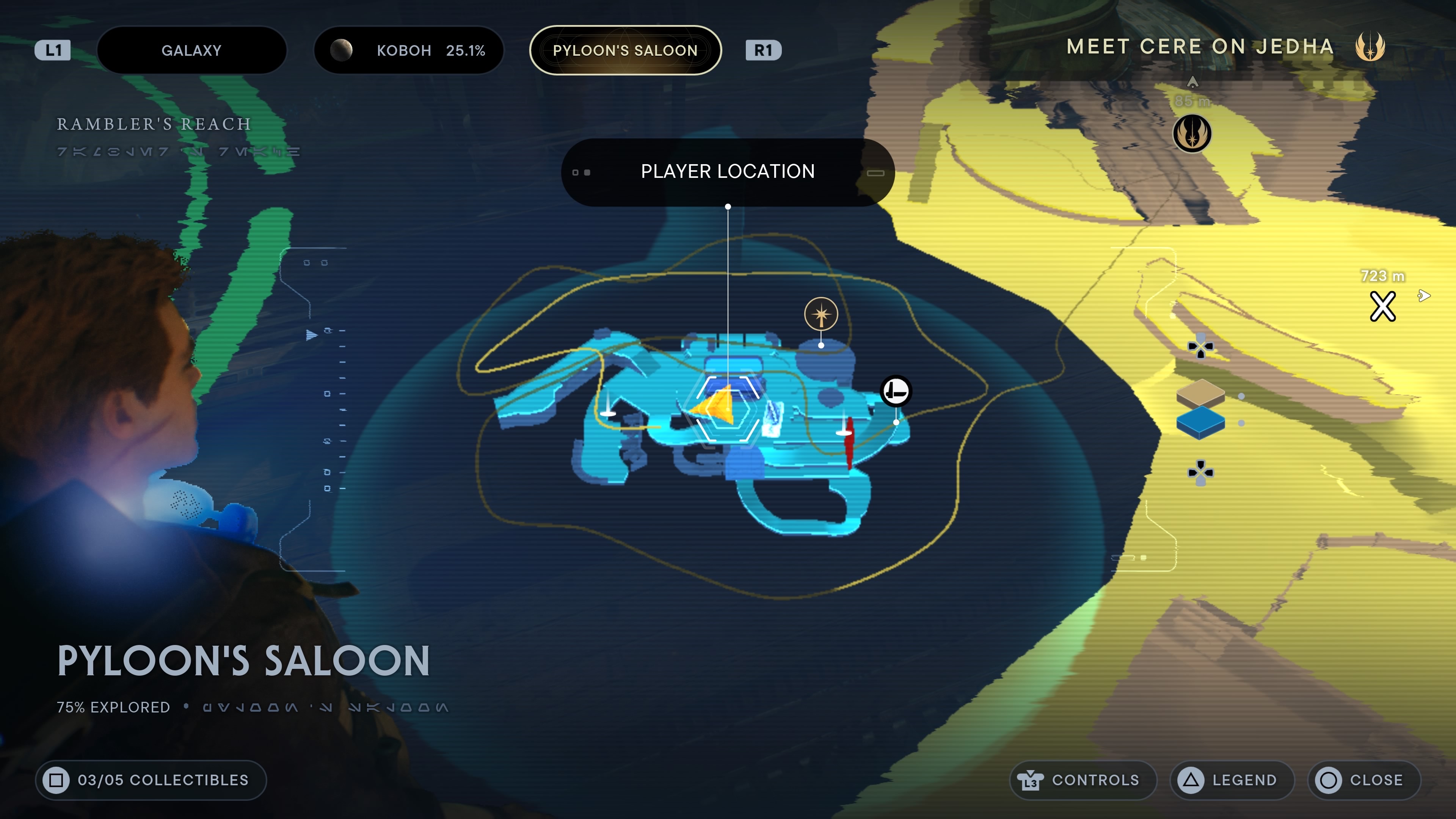Select the Pyloon's Saloon tab
The height and width of the screenshot is (819, 1456).
point(624,50)
